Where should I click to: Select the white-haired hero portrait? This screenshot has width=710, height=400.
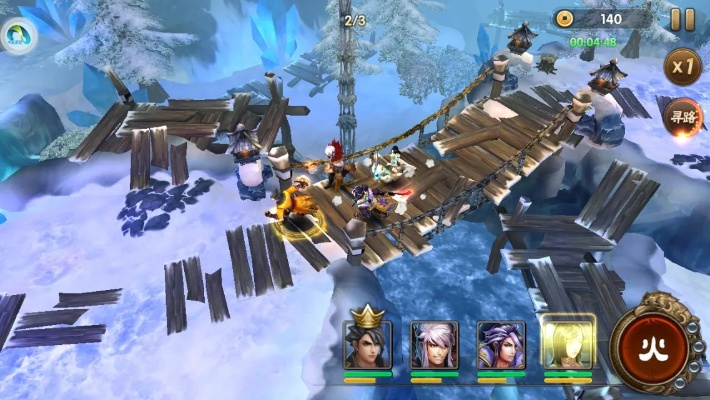(434, 343)
